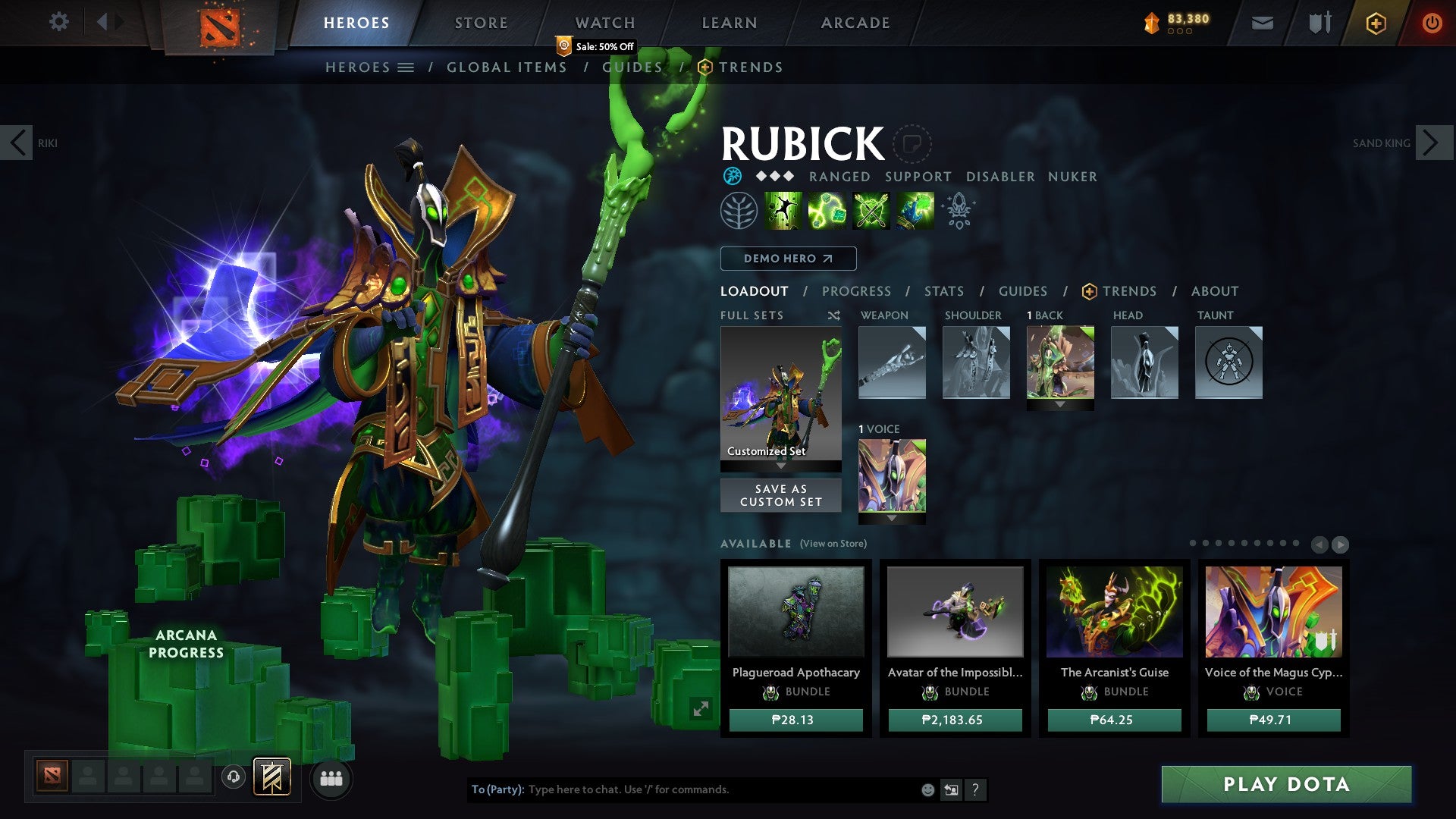Expand the BACK item slot dropdown arrow
The height and width of the screenshot is (819, 1456).
[1060, 404]
